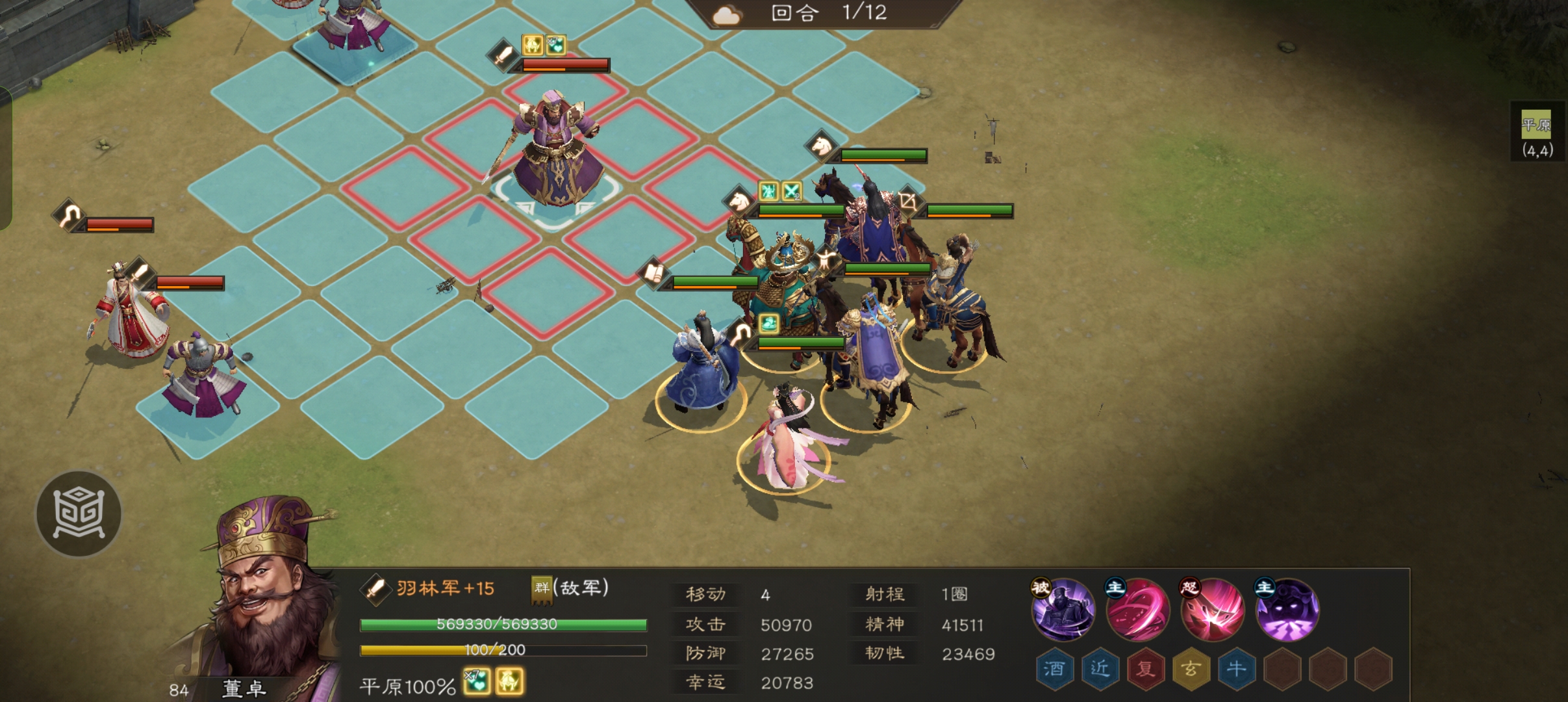This screenshot has width=1568, height=702.
Task: Select the 复 red trait tag
Action: (1147, 669)
